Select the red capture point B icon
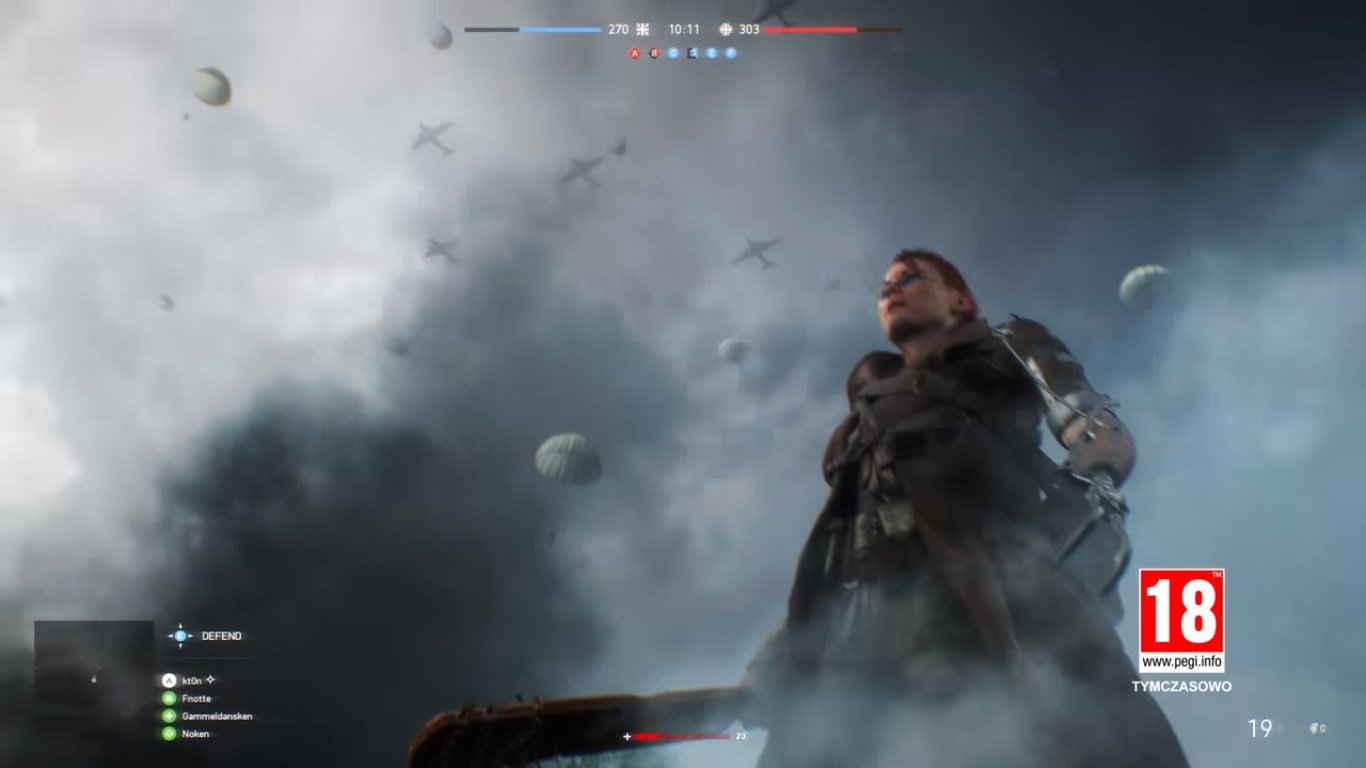Viewport: 1366px width, 768px height. 654,53
